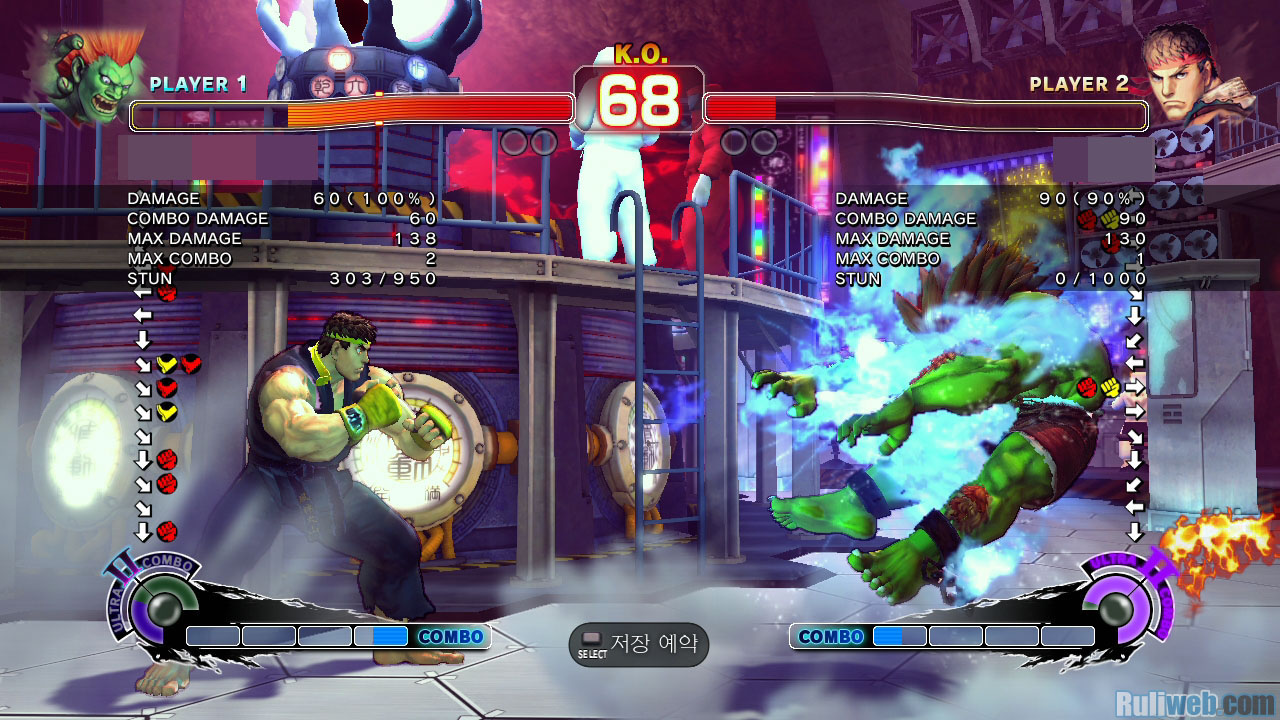Viewport: 1280px width, 720px height.
Task: Select the 저장 예약 replay save button
Action: 639,644
